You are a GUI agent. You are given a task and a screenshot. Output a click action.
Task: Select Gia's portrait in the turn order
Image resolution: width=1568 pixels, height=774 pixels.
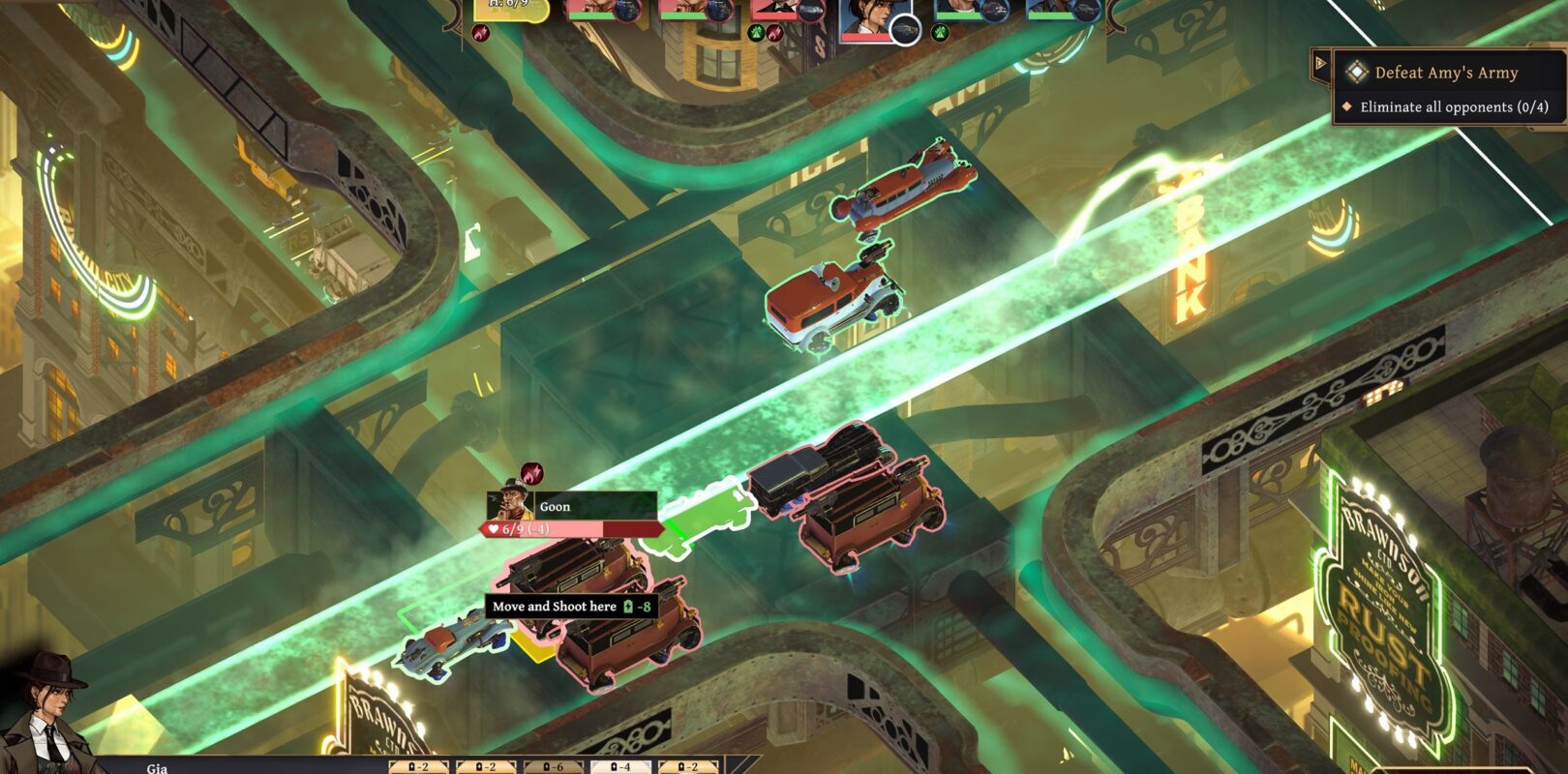click(x=866, y=19)
